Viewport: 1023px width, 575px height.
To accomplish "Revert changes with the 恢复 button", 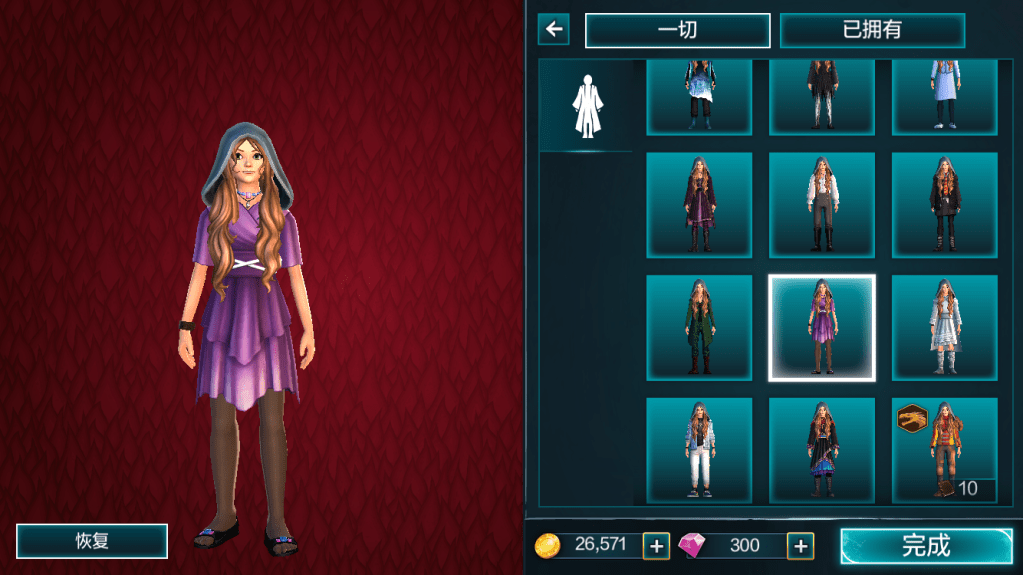I will tap(92, 541).
